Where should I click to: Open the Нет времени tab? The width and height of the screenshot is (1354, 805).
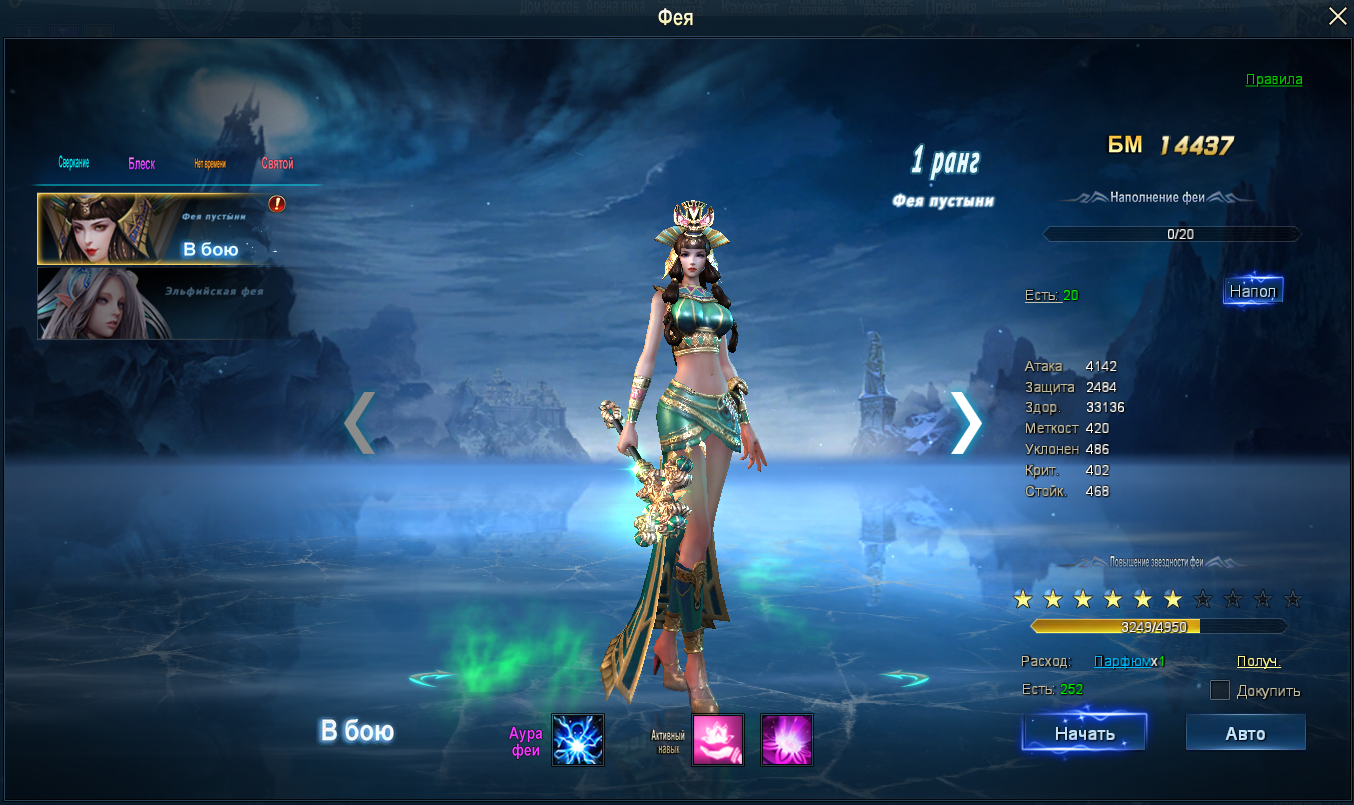click(x=210, y=164)
